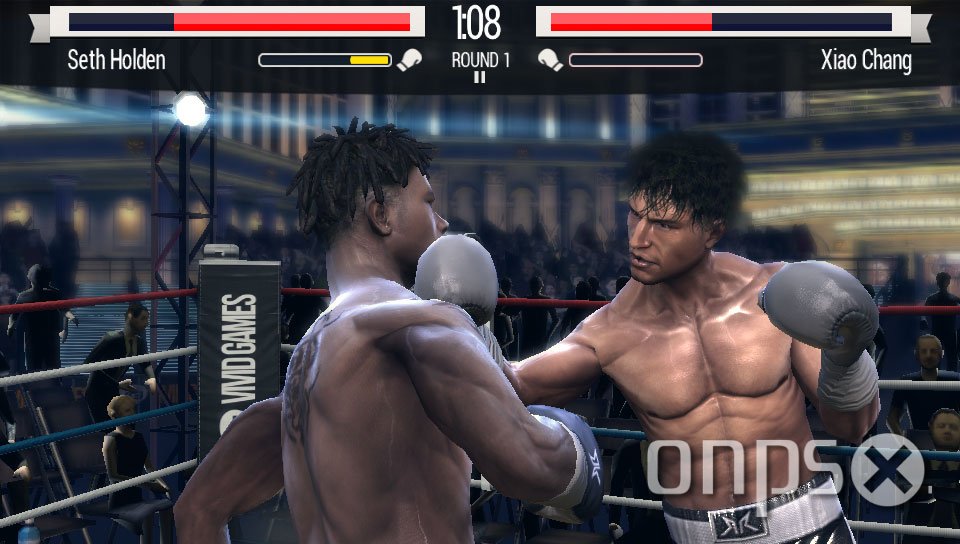
Task: Pause the match with the pause icon
Action: 480,78
